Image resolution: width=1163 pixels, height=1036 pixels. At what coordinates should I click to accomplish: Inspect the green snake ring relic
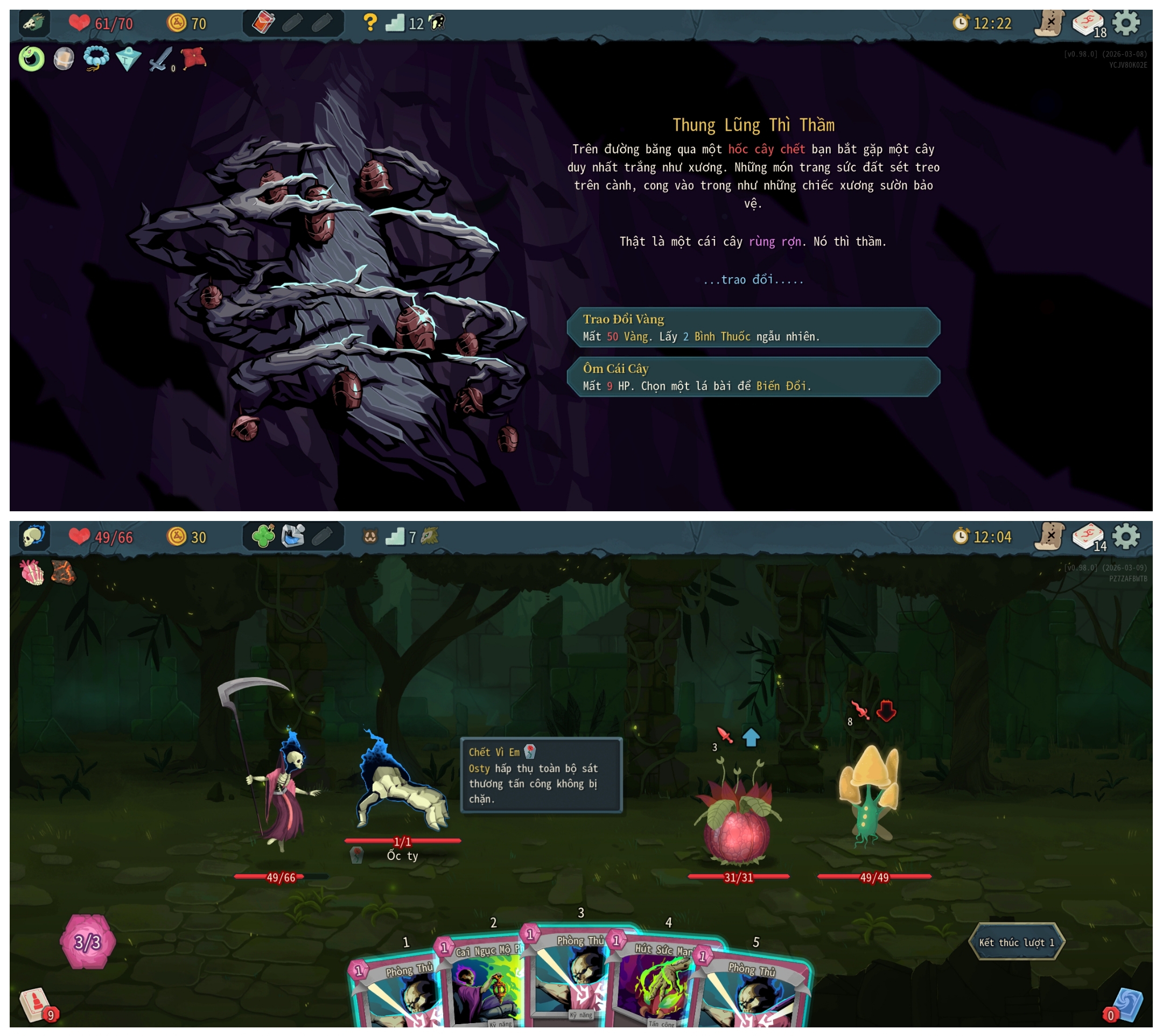click(x=31, y=59)
